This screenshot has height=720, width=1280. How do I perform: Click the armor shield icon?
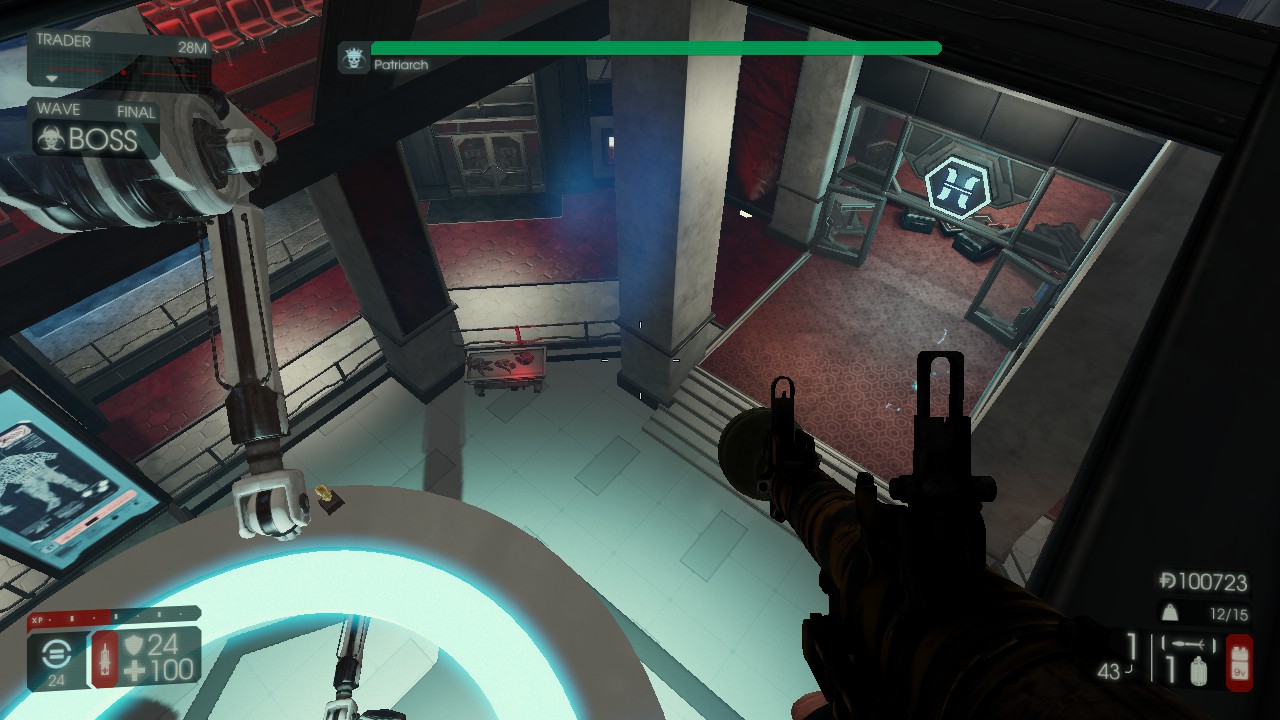click(134, 647)
